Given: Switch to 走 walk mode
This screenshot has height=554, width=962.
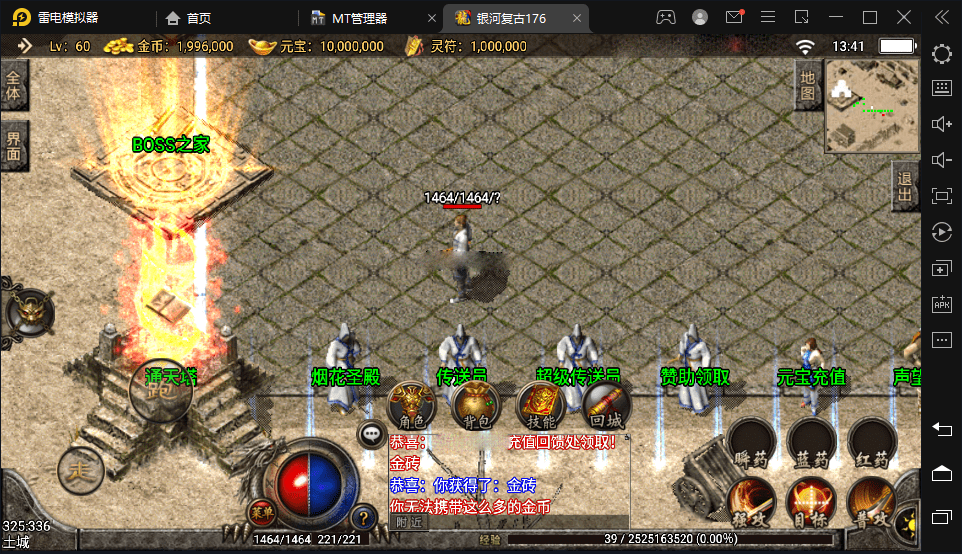Looking at the screenshot, I should click(80, 468).
